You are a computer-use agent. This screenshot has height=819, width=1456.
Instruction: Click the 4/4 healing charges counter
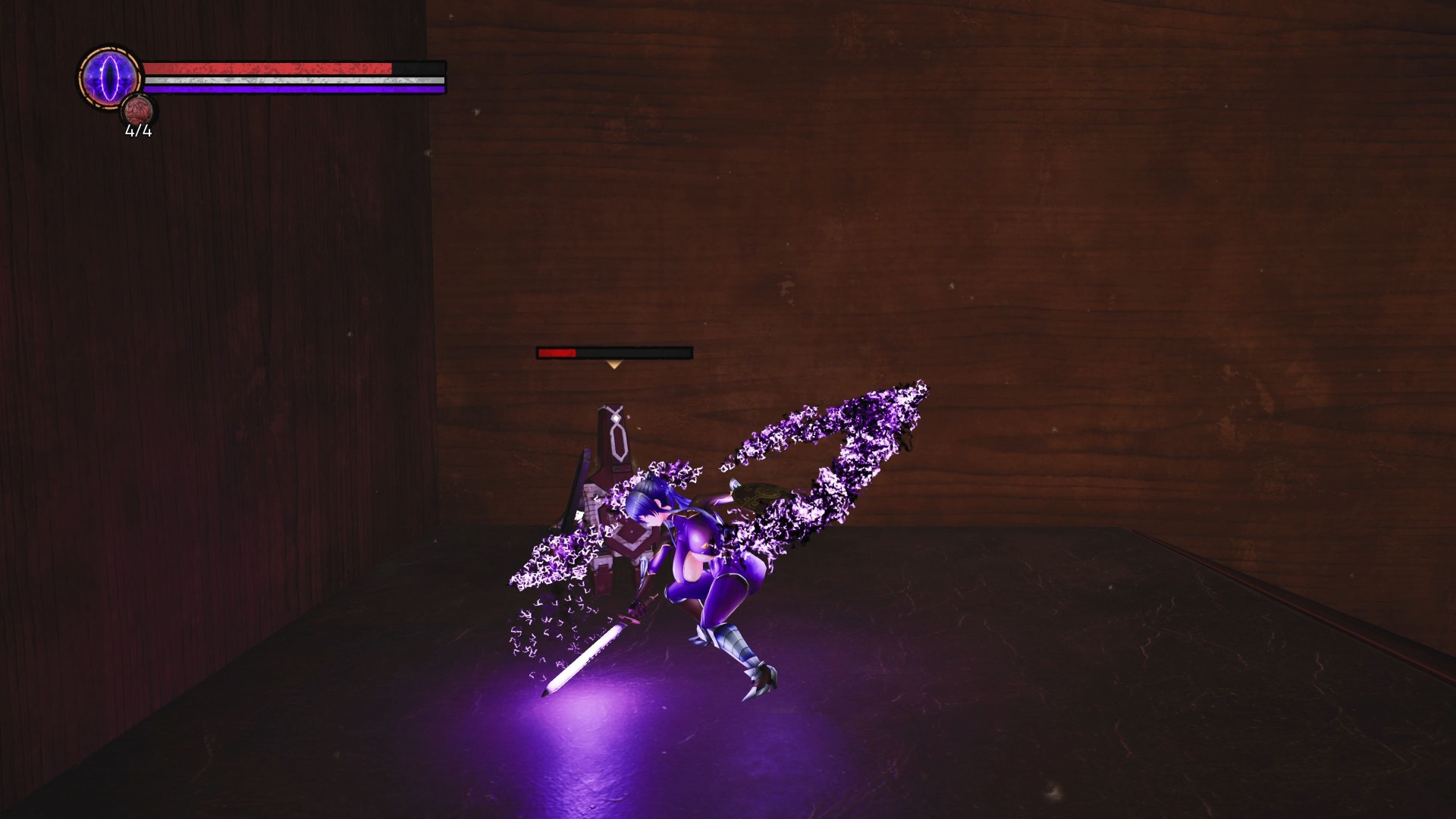[x=136, y=133]
